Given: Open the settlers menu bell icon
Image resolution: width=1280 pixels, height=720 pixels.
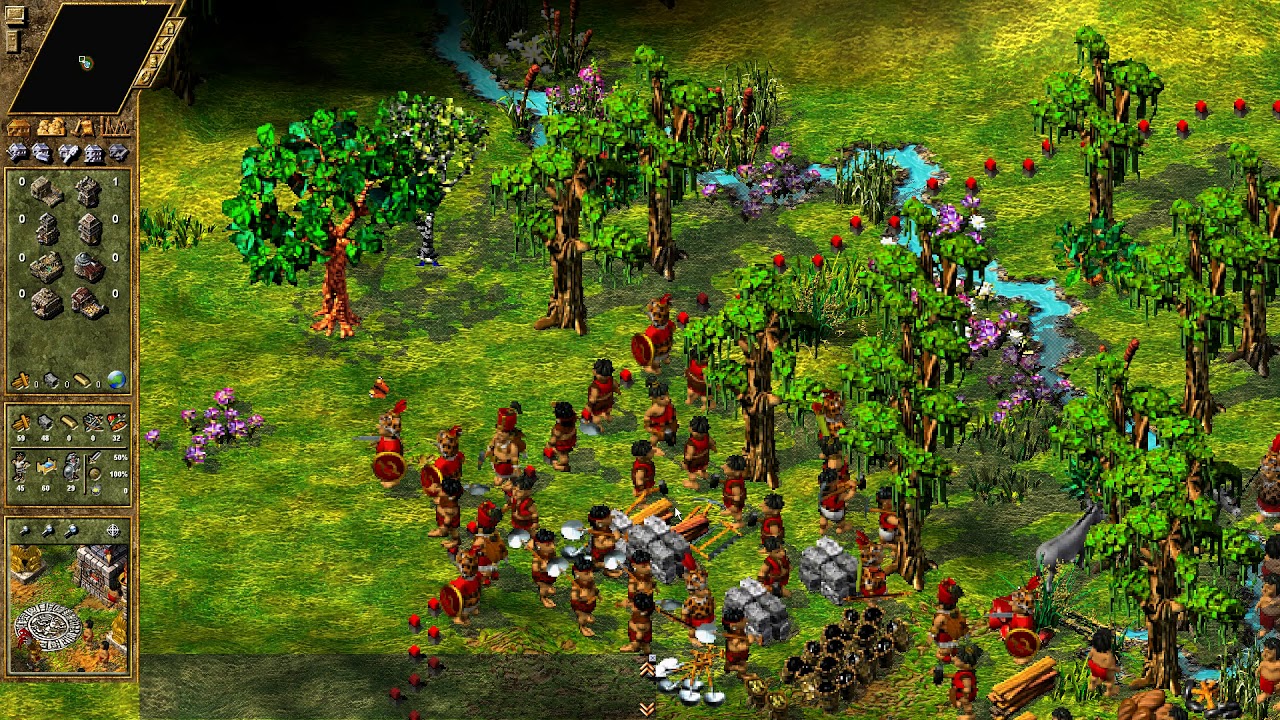Looking at the screenshot, I should point(84,129).
